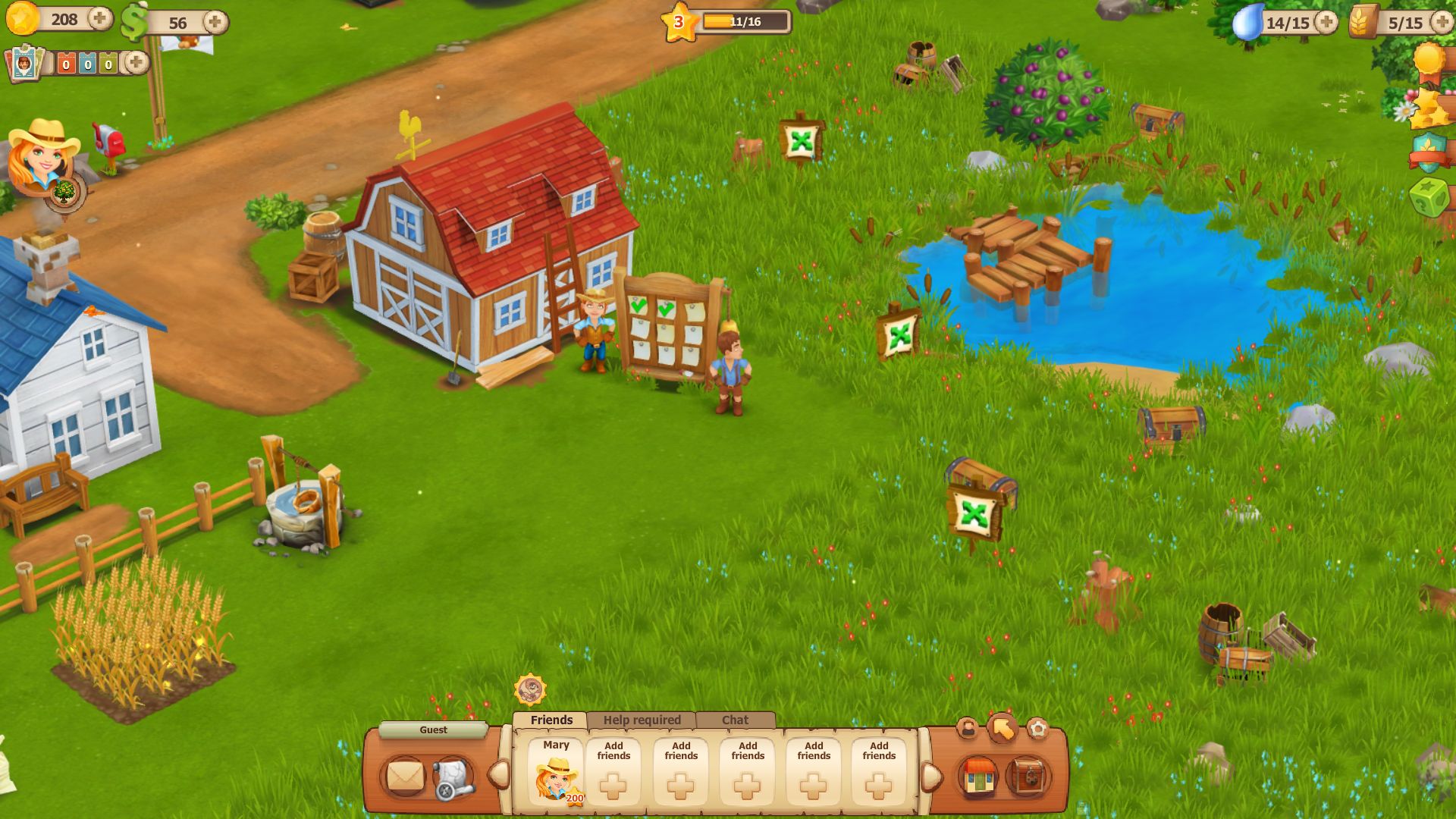Image resolution: width=1456 pixels, height=819 pixels.
Task: Open settings with the gear icon
Action: click(x=1037, y=729)
